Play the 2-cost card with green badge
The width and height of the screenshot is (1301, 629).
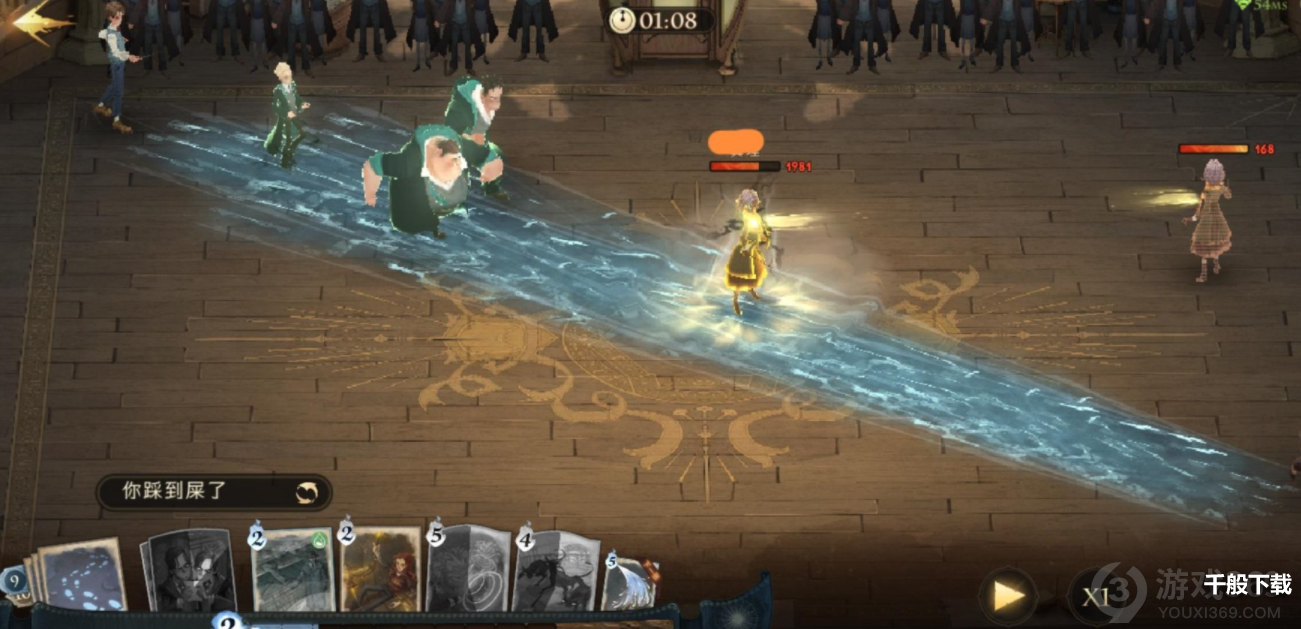[292, 570]
